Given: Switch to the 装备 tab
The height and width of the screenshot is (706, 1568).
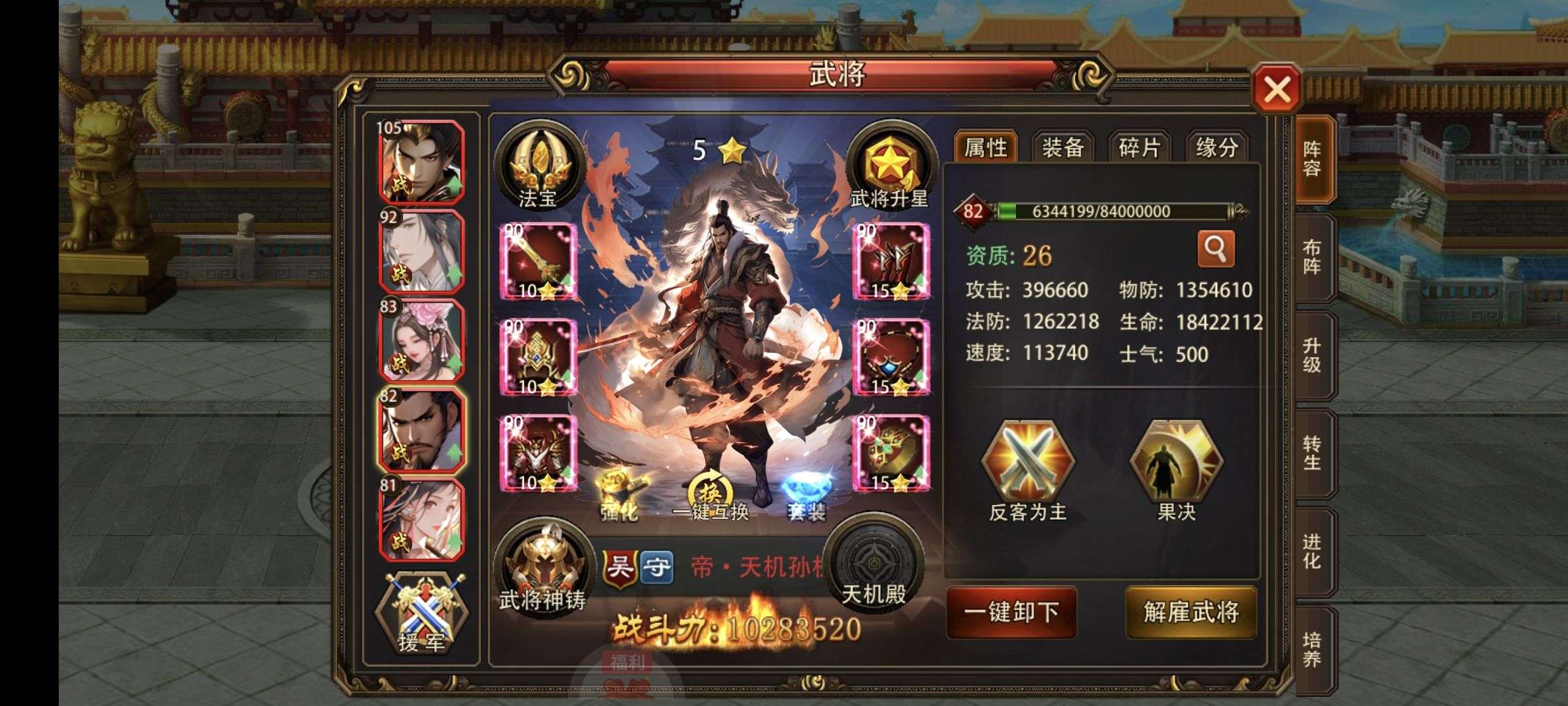Looking at the screenshot, I should pyautogui.click(x=1063, y=147).
